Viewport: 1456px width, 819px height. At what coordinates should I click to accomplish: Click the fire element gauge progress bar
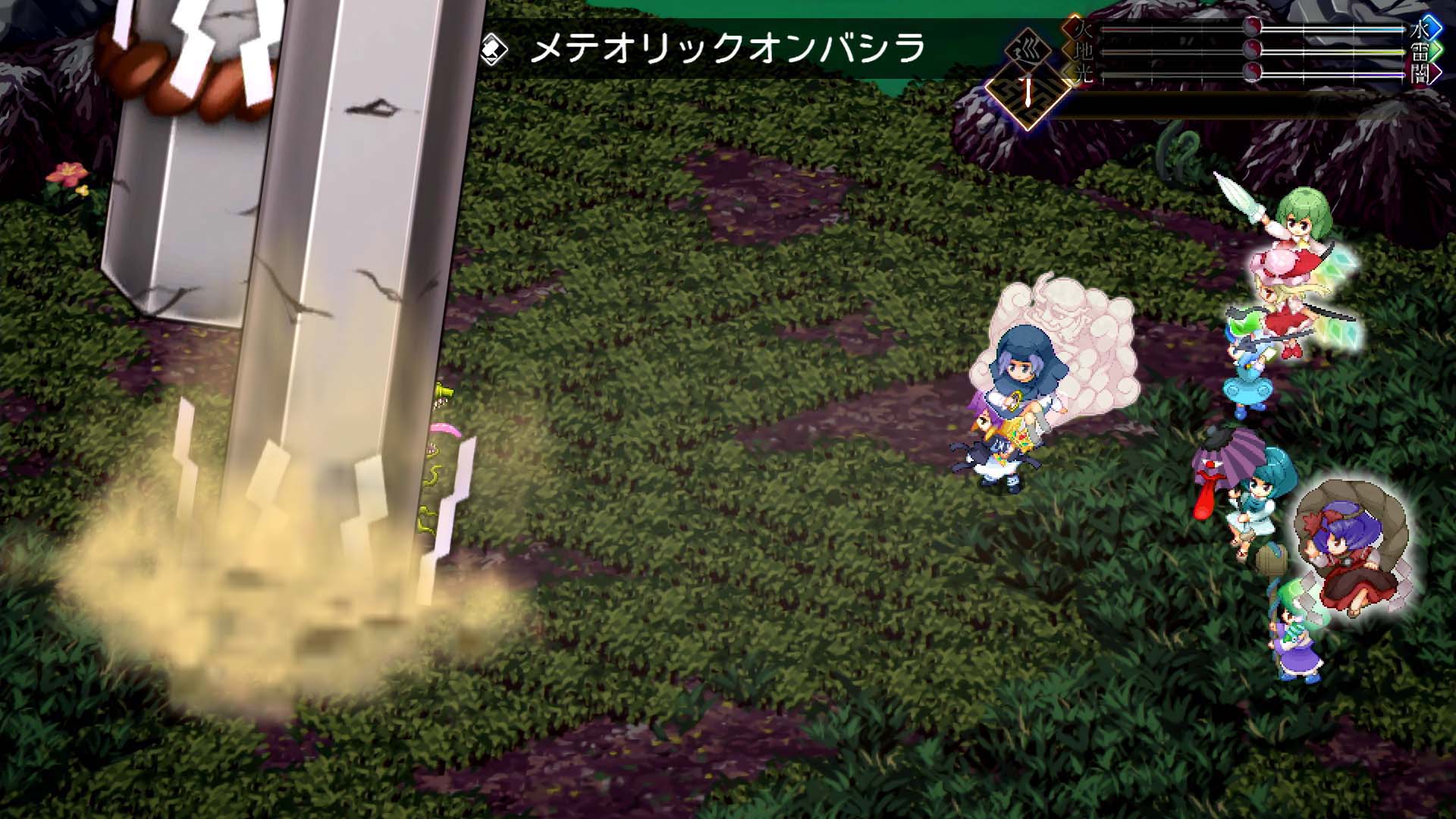click(1175, 28)
